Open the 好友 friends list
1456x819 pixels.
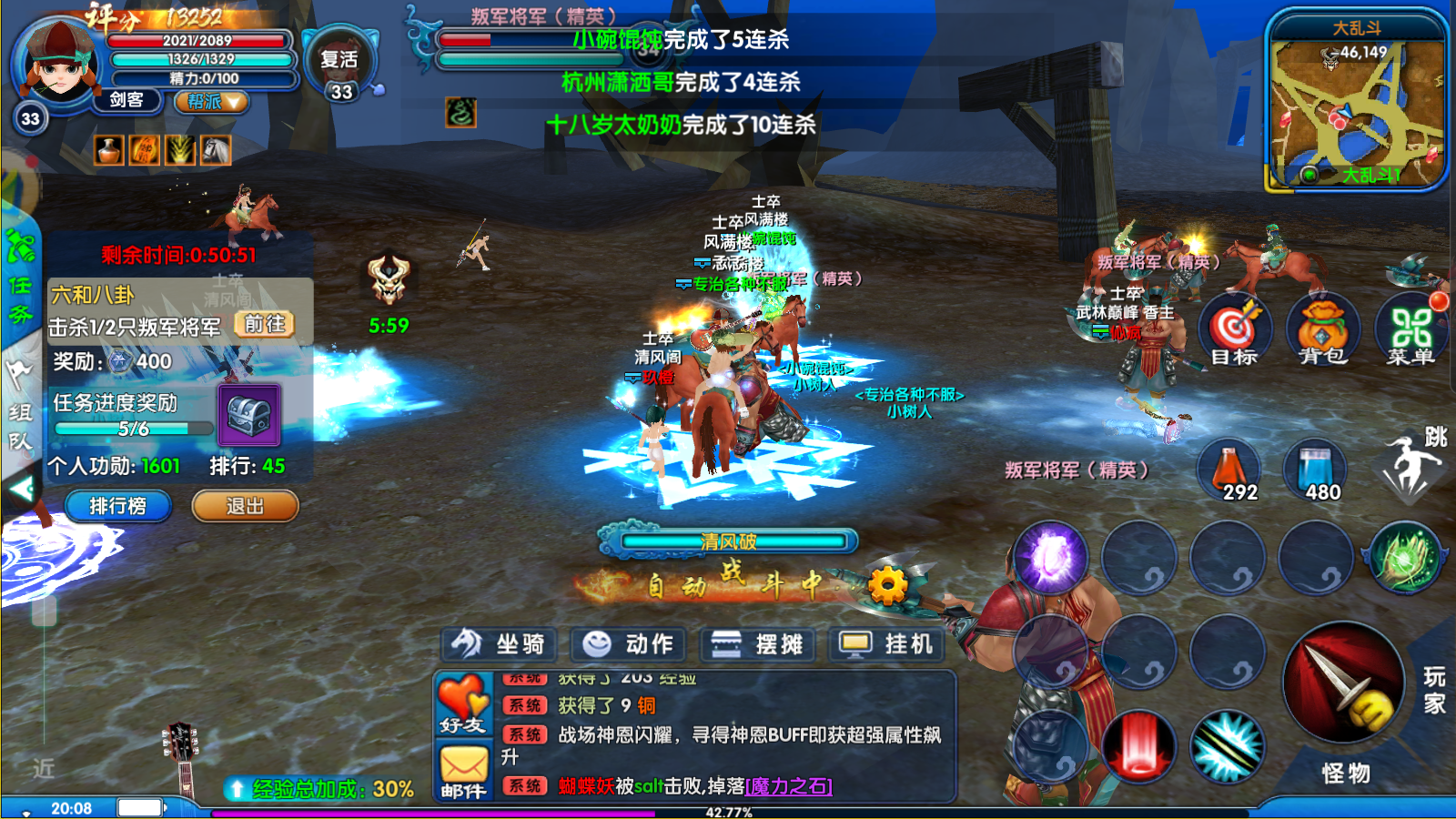click(463, 704)
